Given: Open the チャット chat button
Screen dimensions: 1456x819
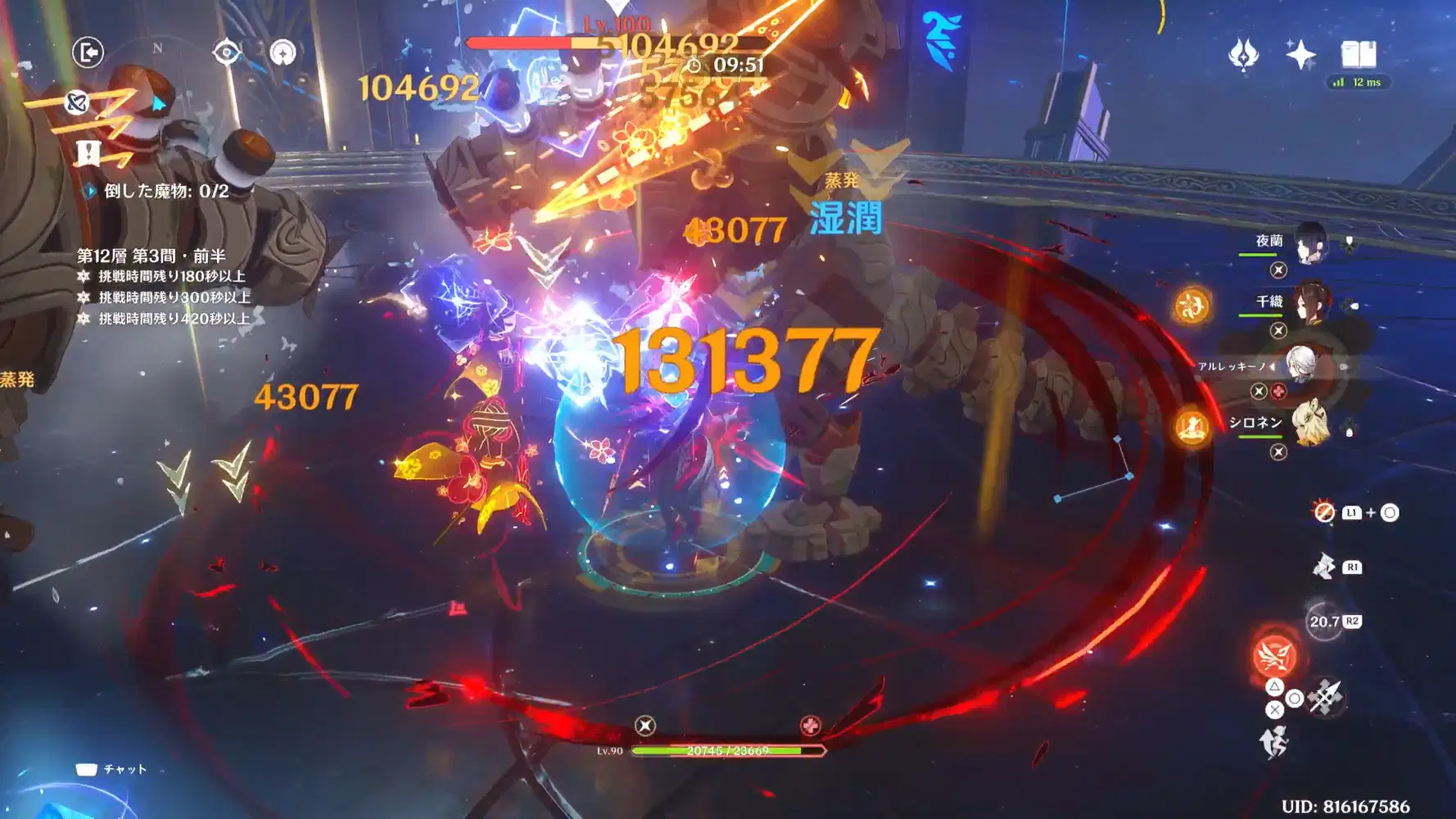Looking at the screenshot, I should (115, 768).
